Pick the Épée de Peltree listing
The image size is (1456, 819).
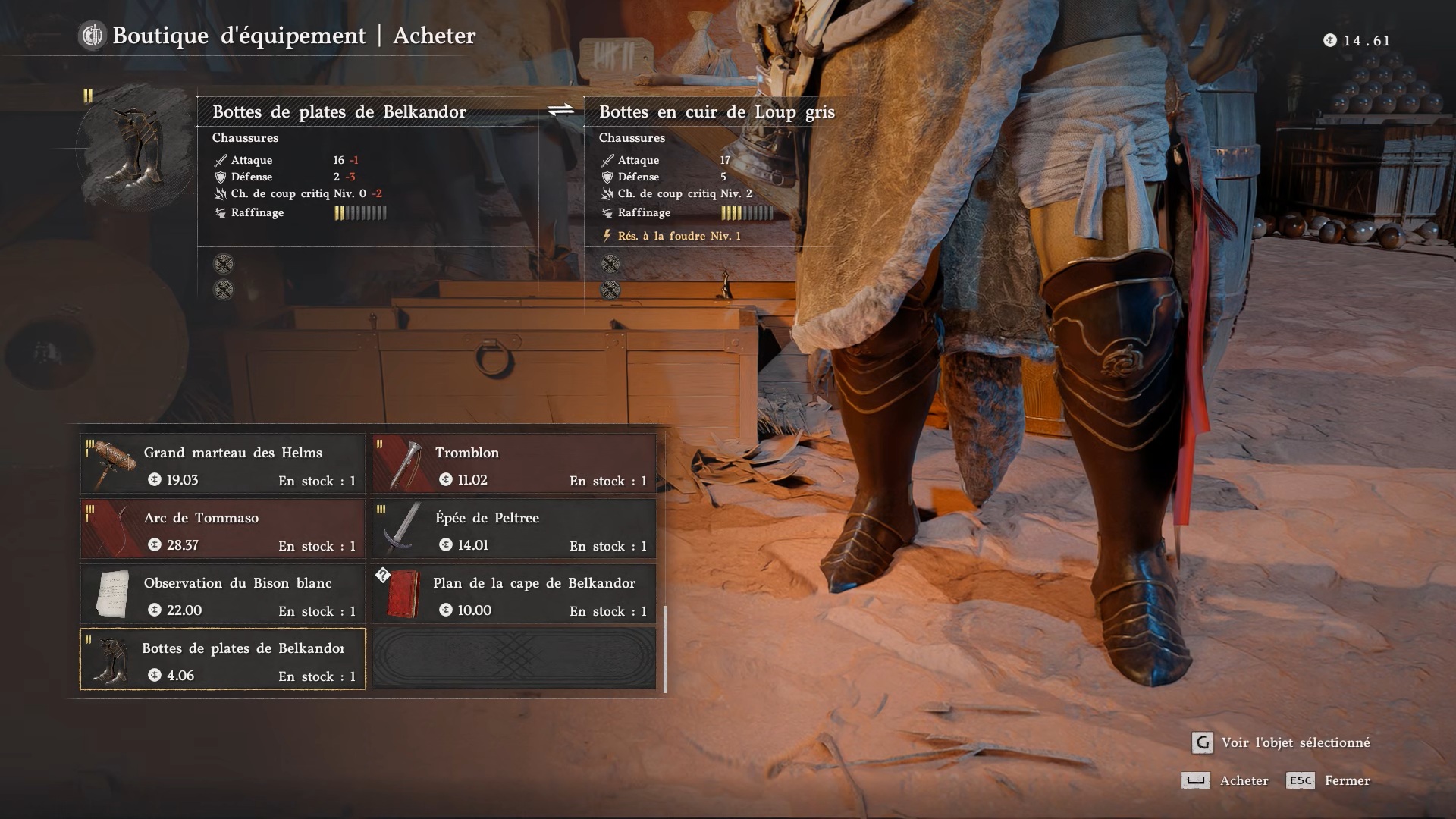514,529
